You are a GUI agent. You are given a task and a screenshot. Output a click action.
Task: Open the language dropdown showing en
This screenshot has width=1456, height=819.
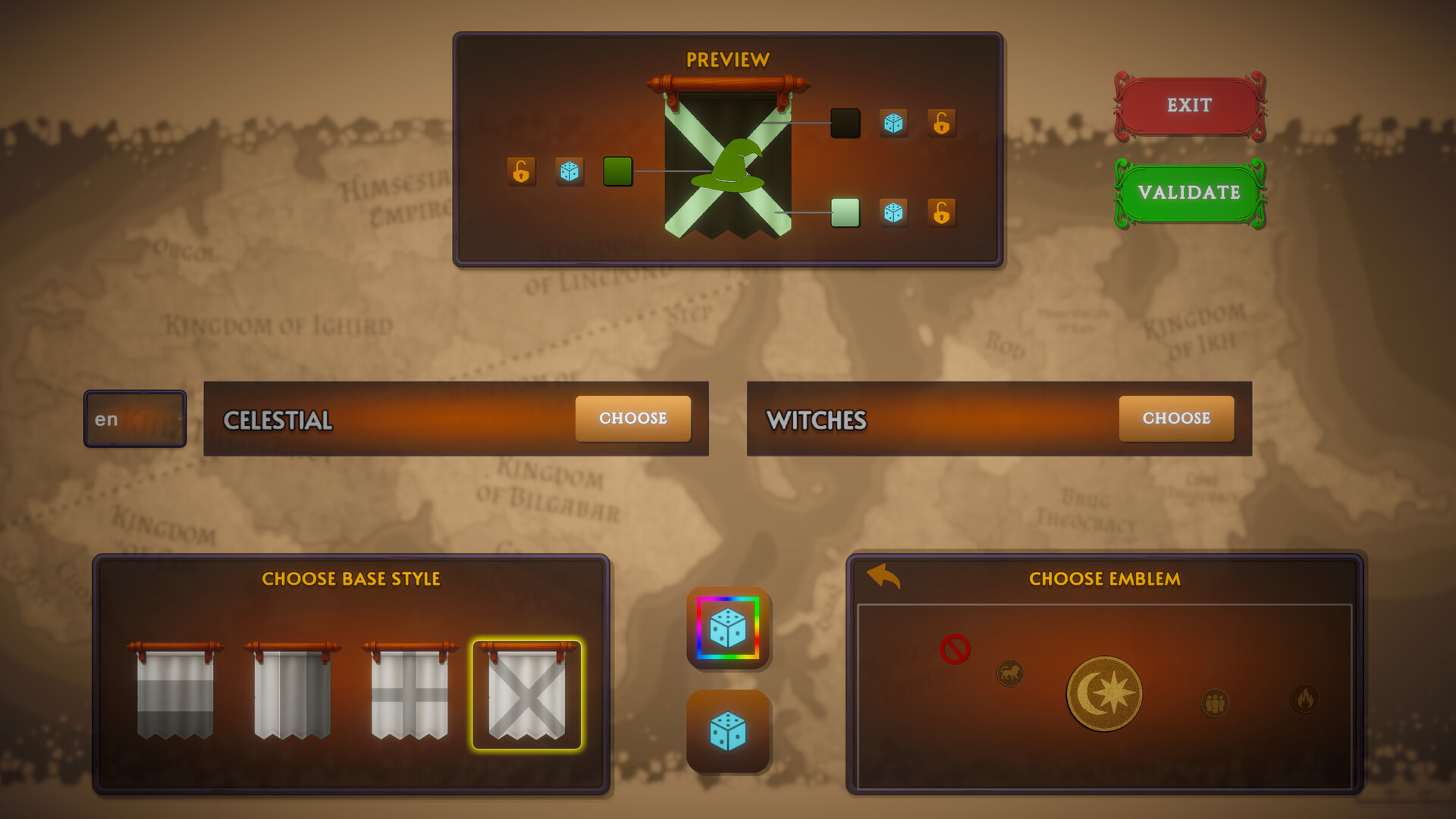point(134,419)
